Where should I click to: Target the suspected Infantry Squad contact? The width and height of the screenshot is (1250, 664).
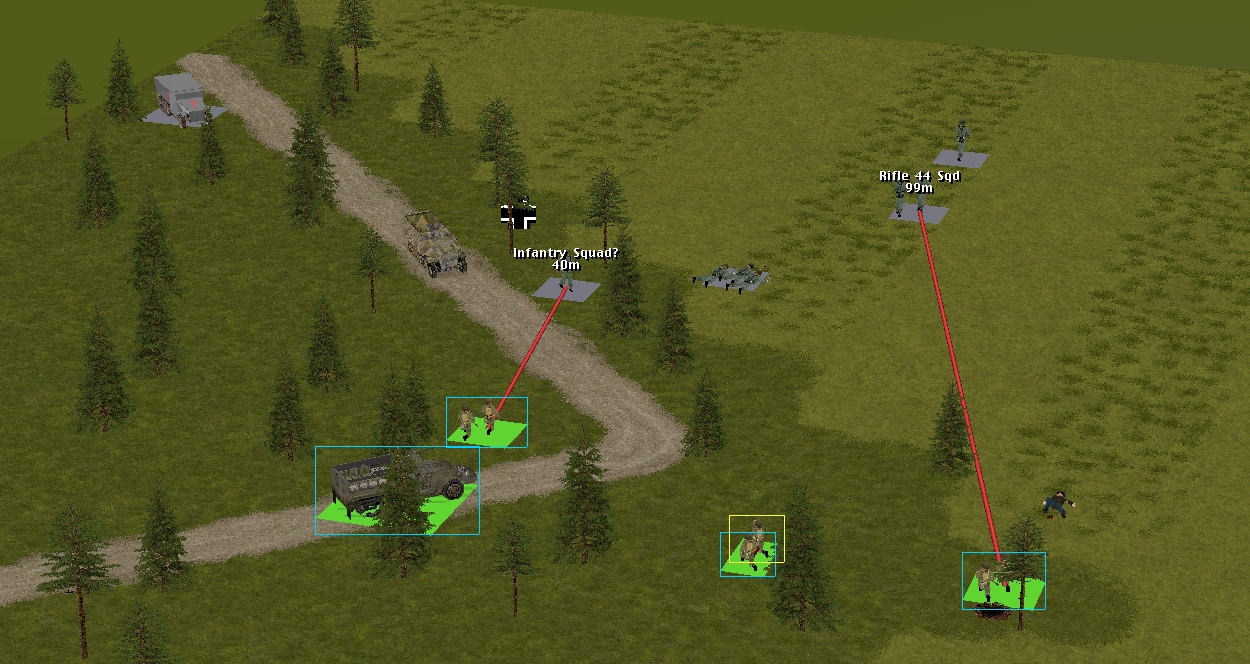566,288
